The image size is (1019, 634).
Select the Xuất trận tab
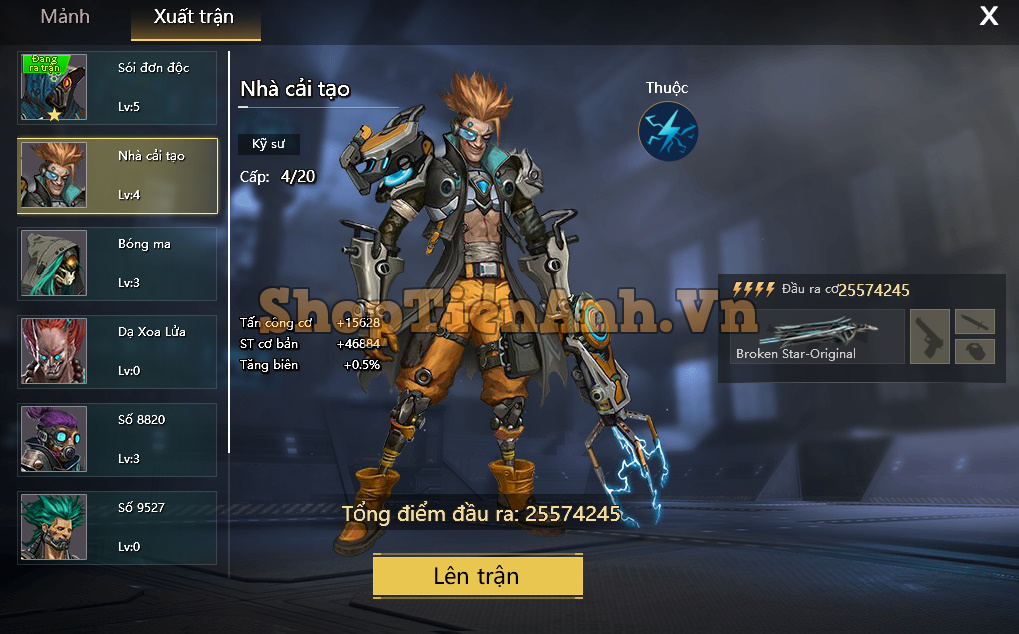194,18
